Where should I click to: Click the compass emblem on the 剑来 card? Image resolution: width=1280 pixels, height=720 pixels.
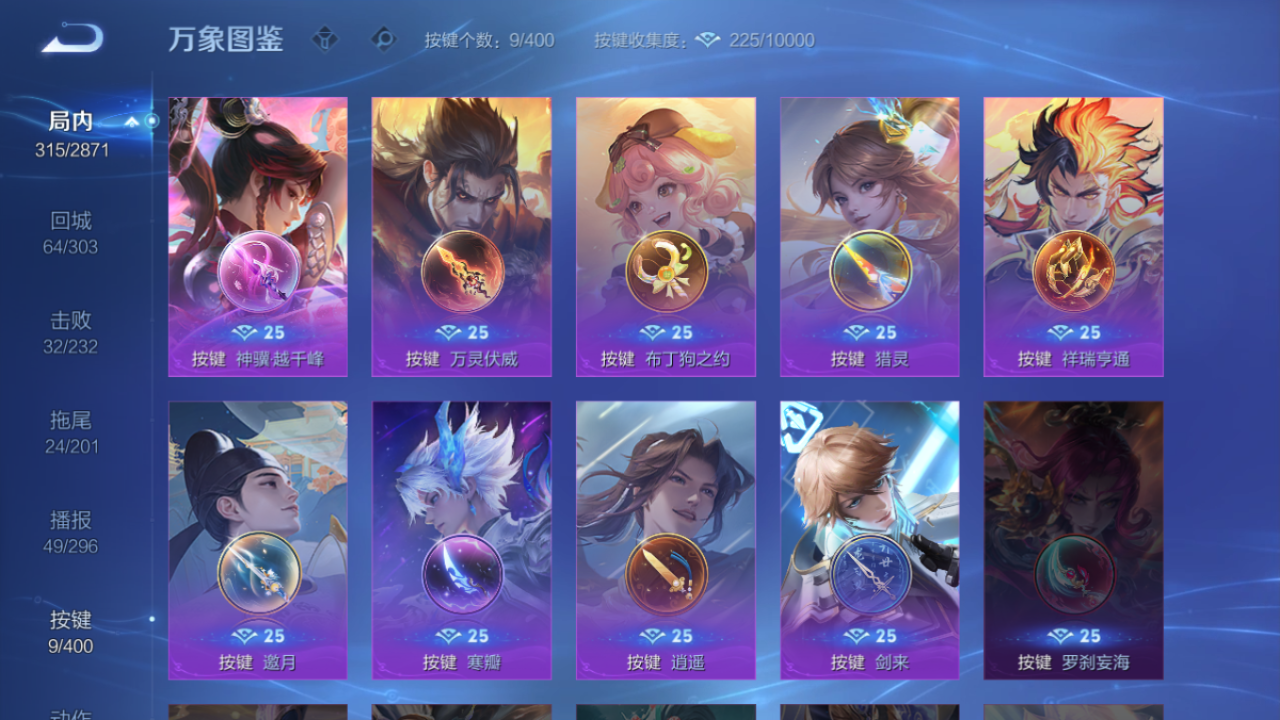pos(869,570)
